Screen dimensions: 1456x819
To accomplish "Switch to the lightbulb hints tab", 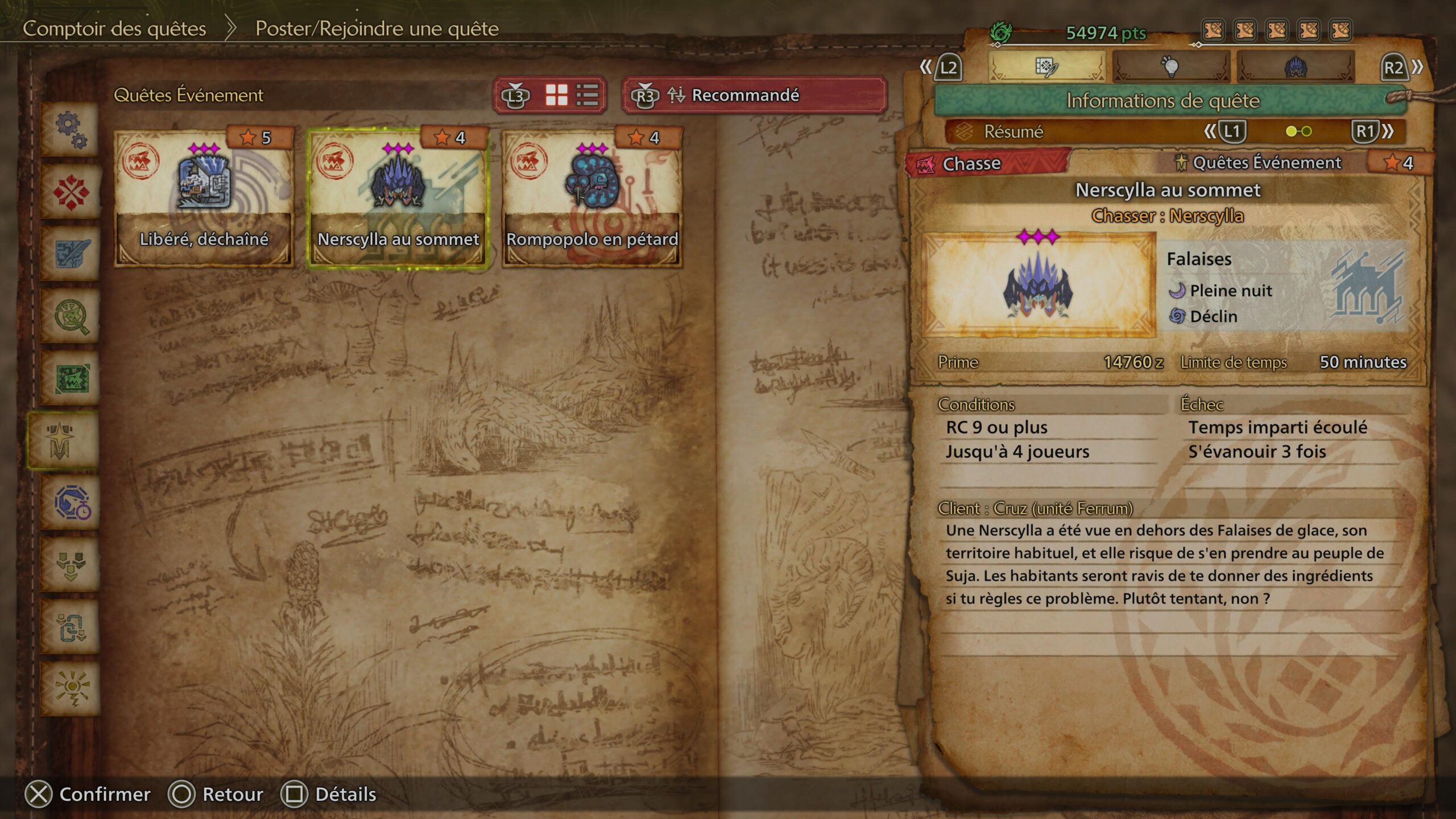I will (x=1170, y=67).
